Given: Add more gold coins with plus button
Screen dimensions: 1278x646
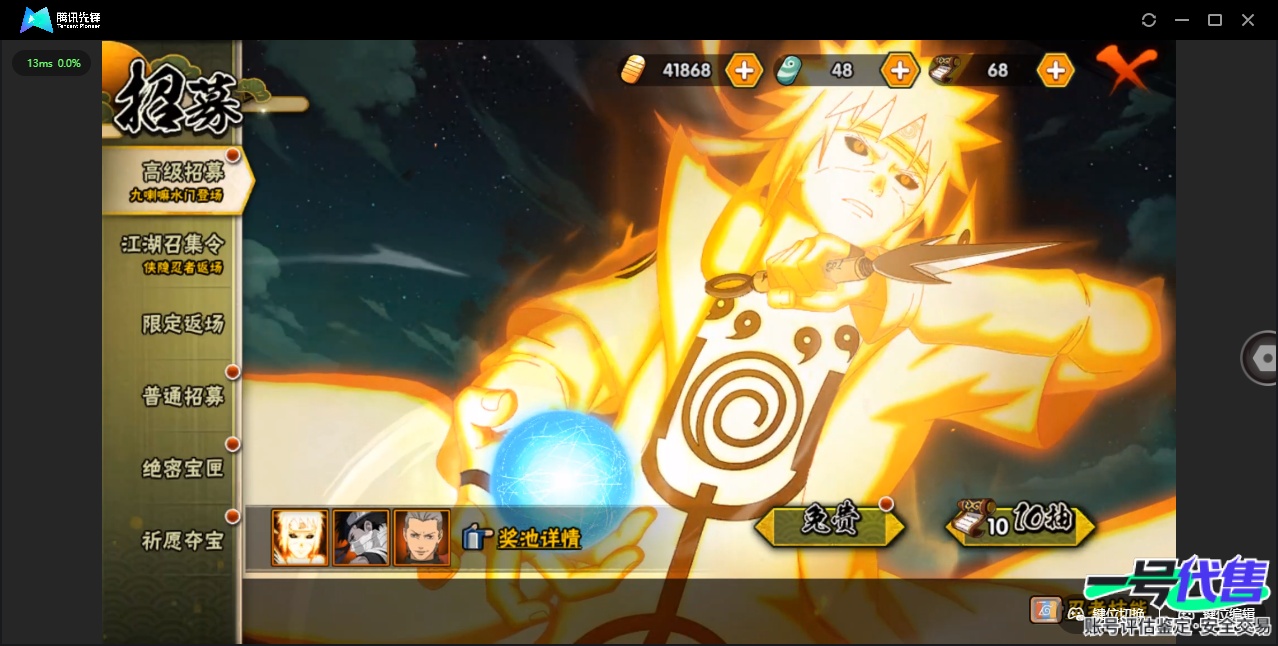Looking at the screenshot, I should 744,70.
